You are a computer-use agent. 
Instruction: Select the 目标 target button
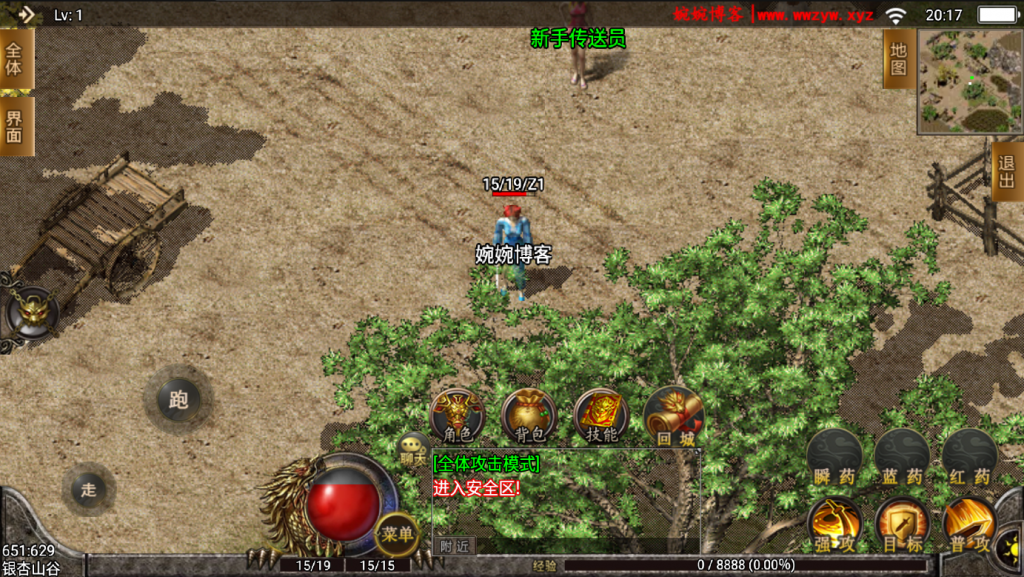point(902,526)
